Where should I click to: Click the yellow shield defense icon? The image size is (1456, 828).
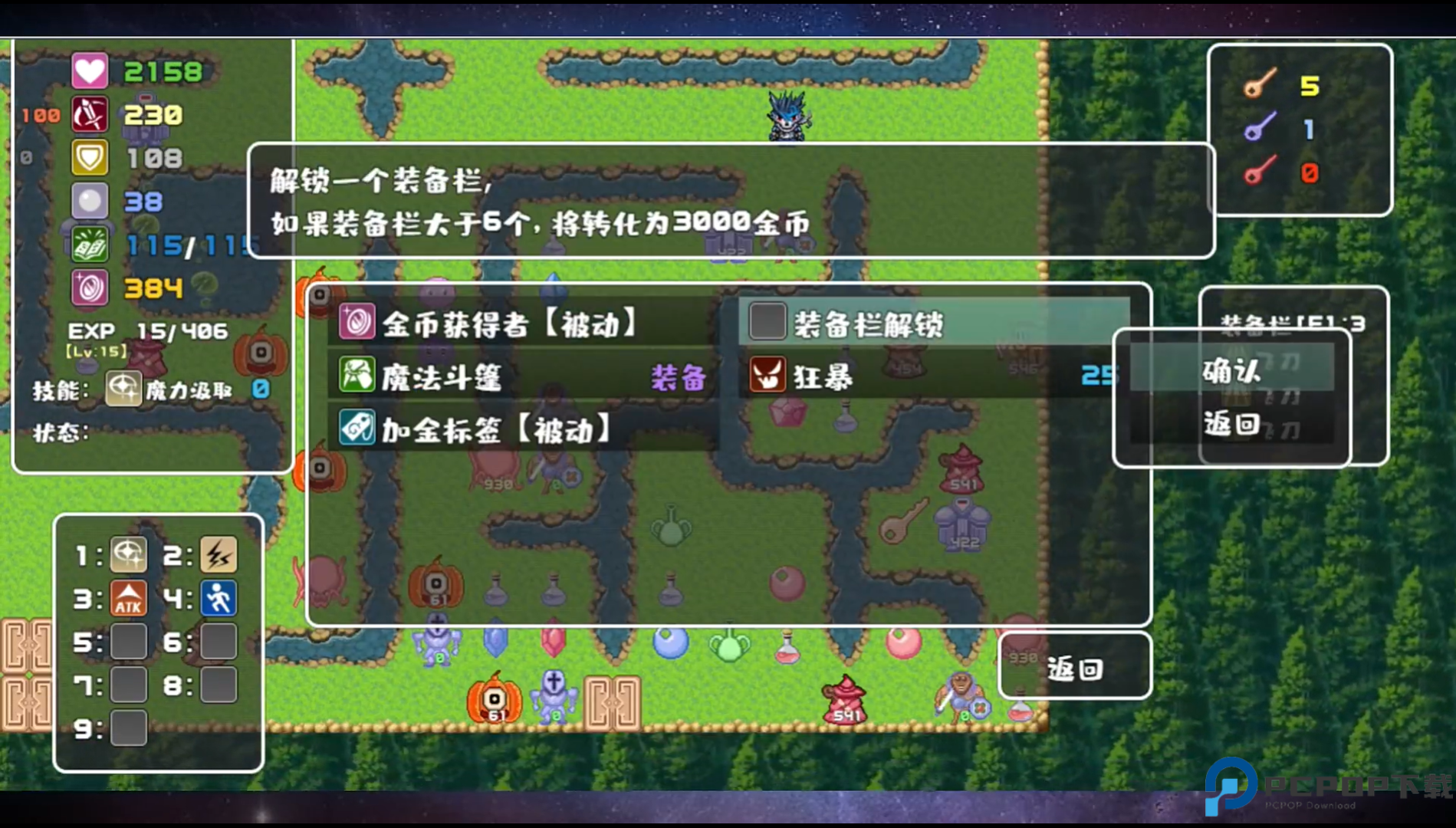coord(89,156)
